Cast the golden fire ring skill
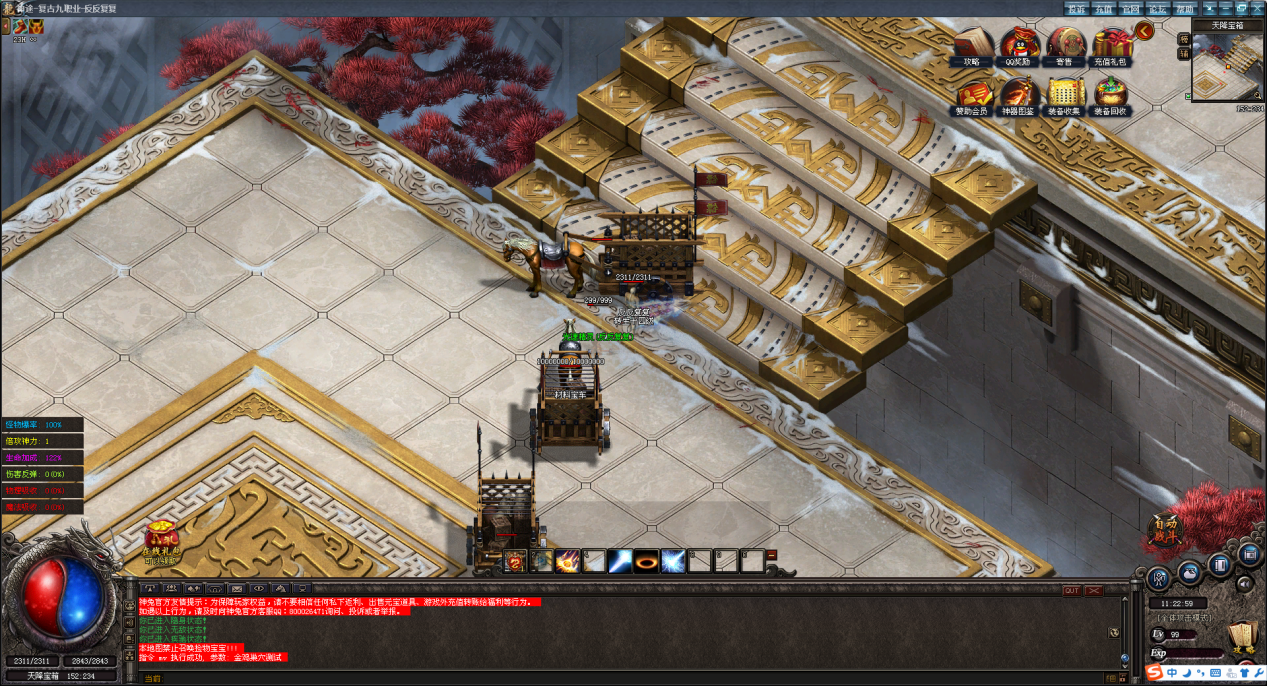This screenshot has width=1267, height=686. click(646, 561)
